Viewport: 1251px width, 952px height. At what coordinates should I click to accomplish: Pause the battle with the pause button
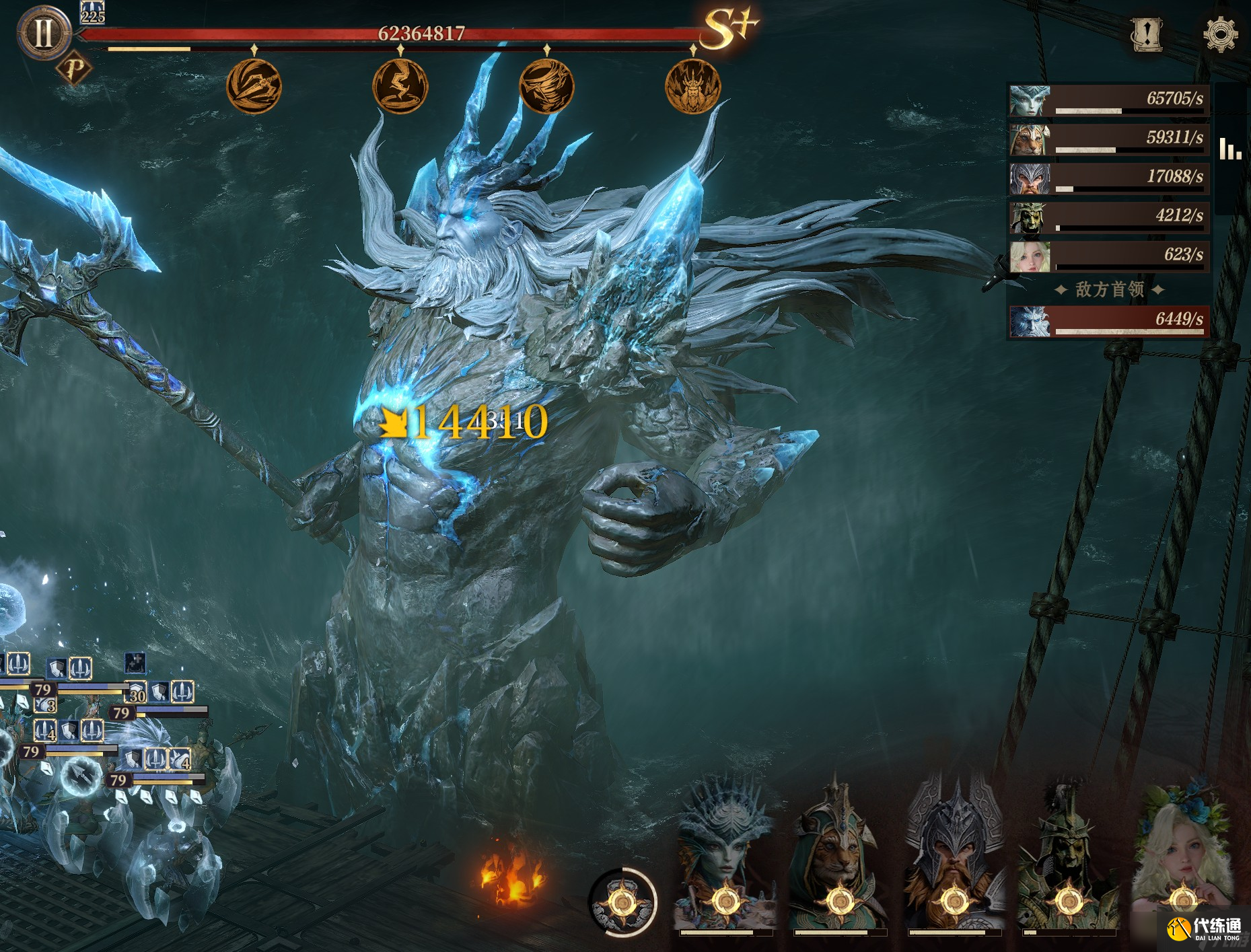pos(44,32)
